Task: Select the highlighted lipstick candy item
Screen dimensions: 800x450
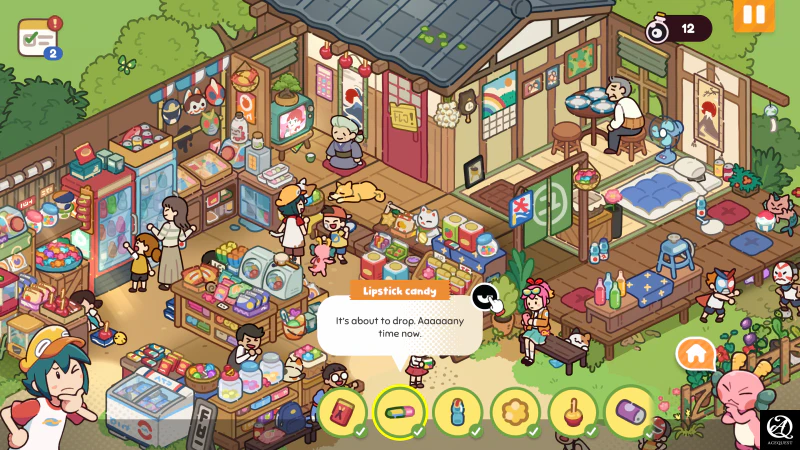Action: tap(399, 411)
